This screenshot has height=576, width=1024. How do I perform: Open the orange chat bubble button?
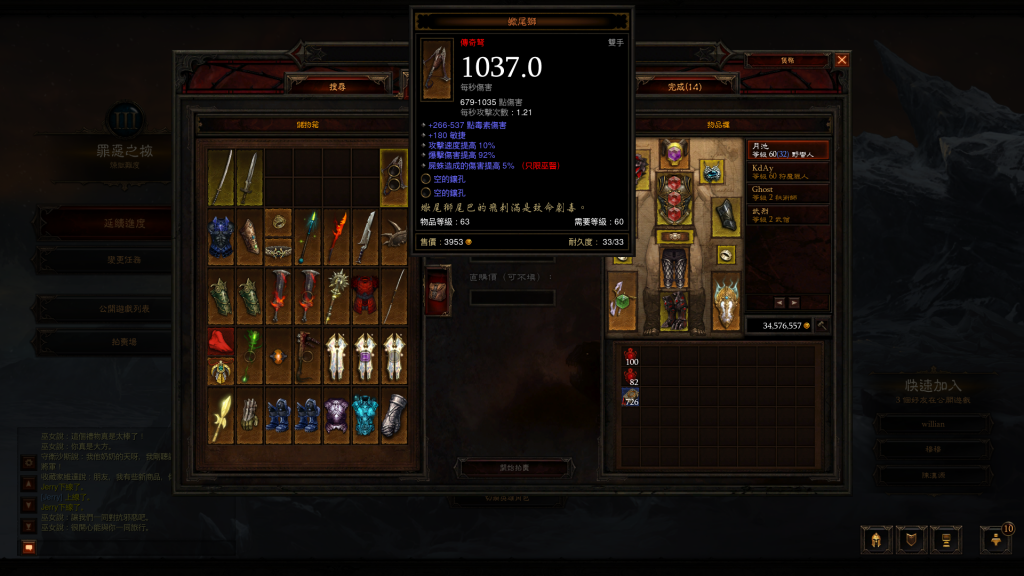tap(28, 547)
